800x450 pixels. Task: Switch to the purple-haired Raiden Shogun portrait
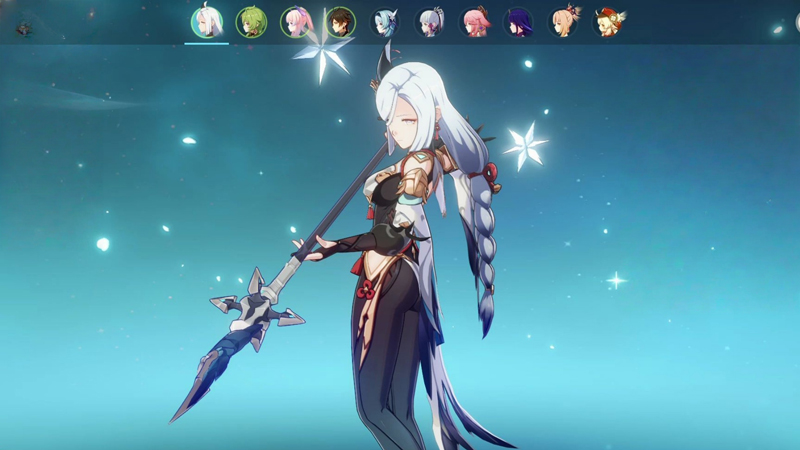pos(519,22)
